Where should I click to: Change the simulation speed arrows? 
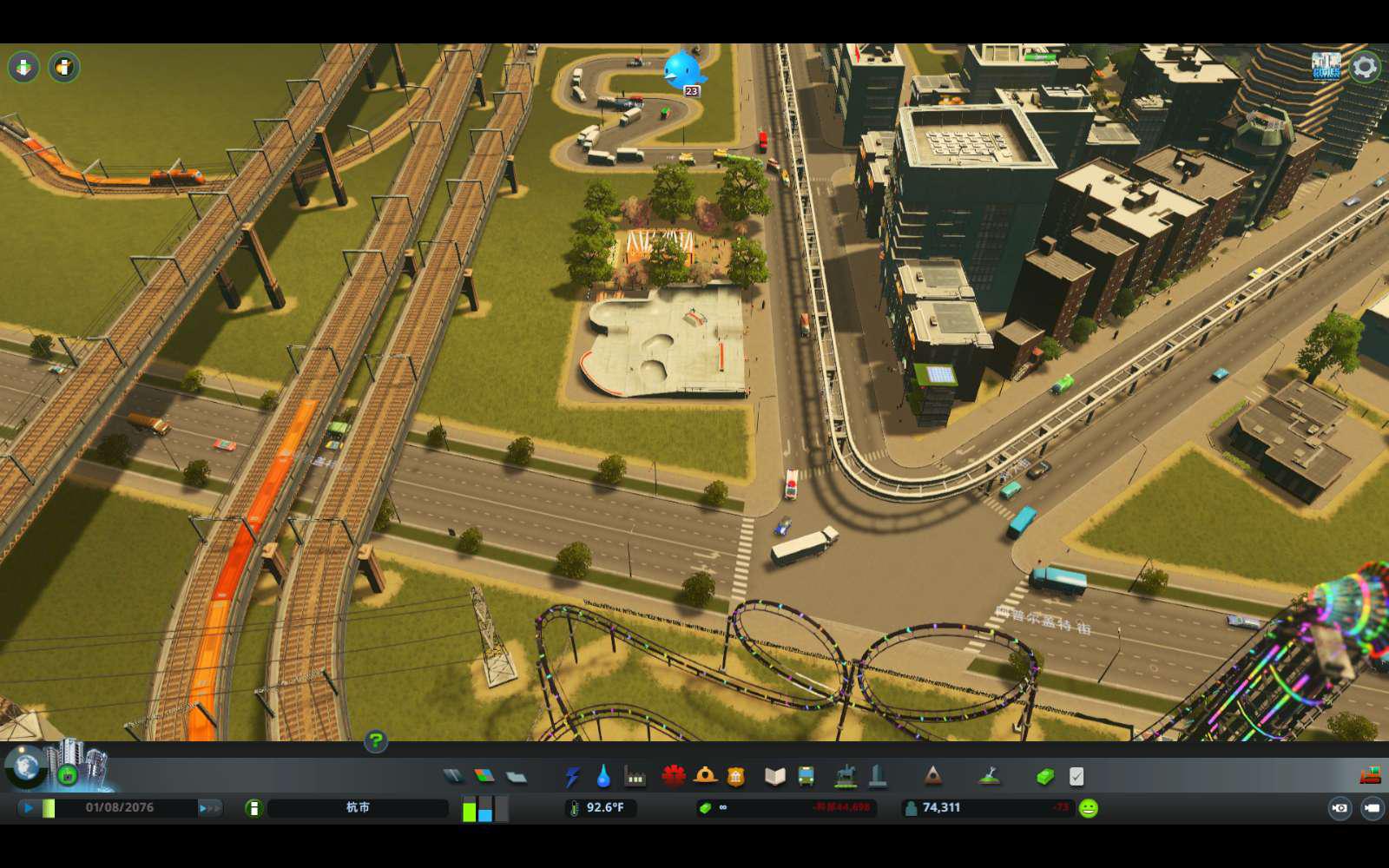pos(209,808)
